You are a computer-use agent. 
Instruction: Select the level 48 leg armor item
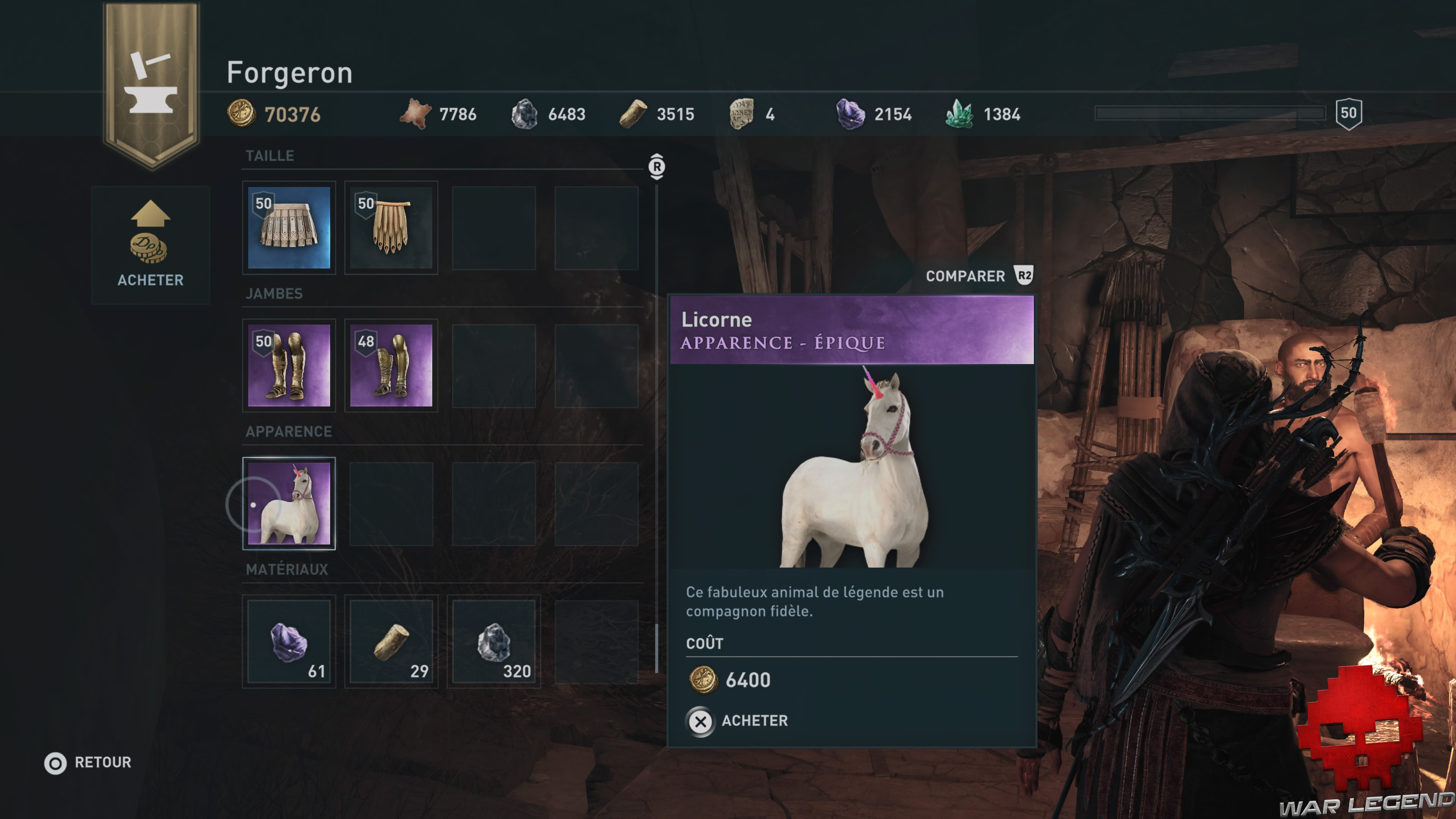click(x=391, y=366)
